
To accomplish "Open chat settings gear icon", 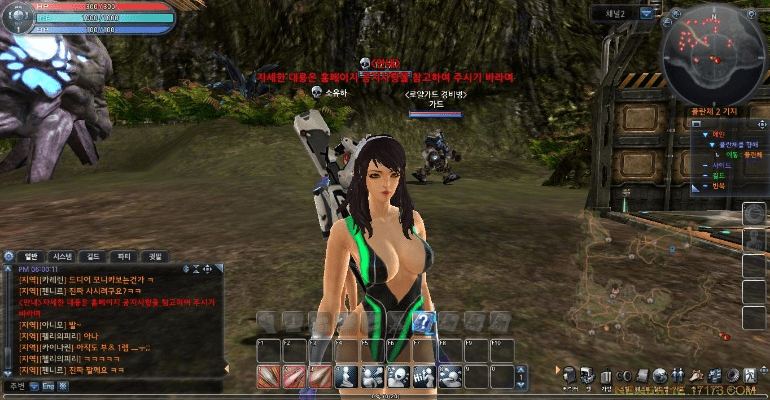I will point(9,256).
